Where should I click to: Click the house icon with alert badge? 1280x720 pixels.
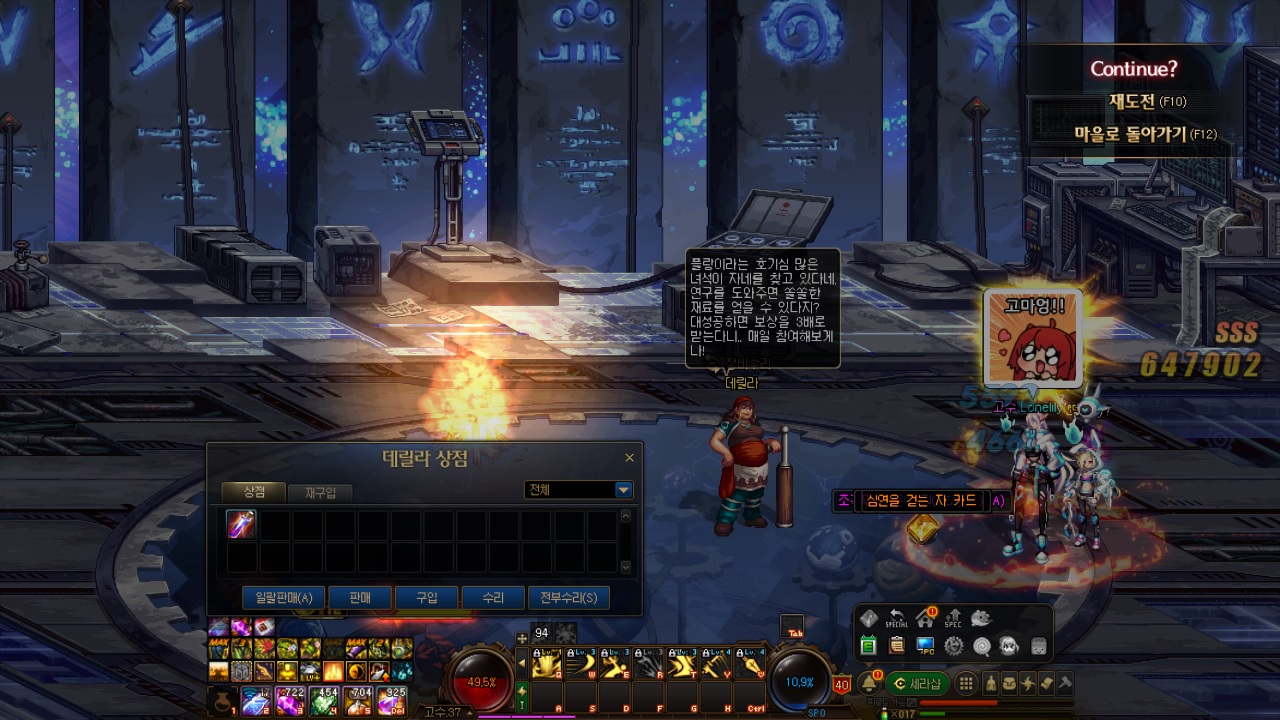(925, 619)
